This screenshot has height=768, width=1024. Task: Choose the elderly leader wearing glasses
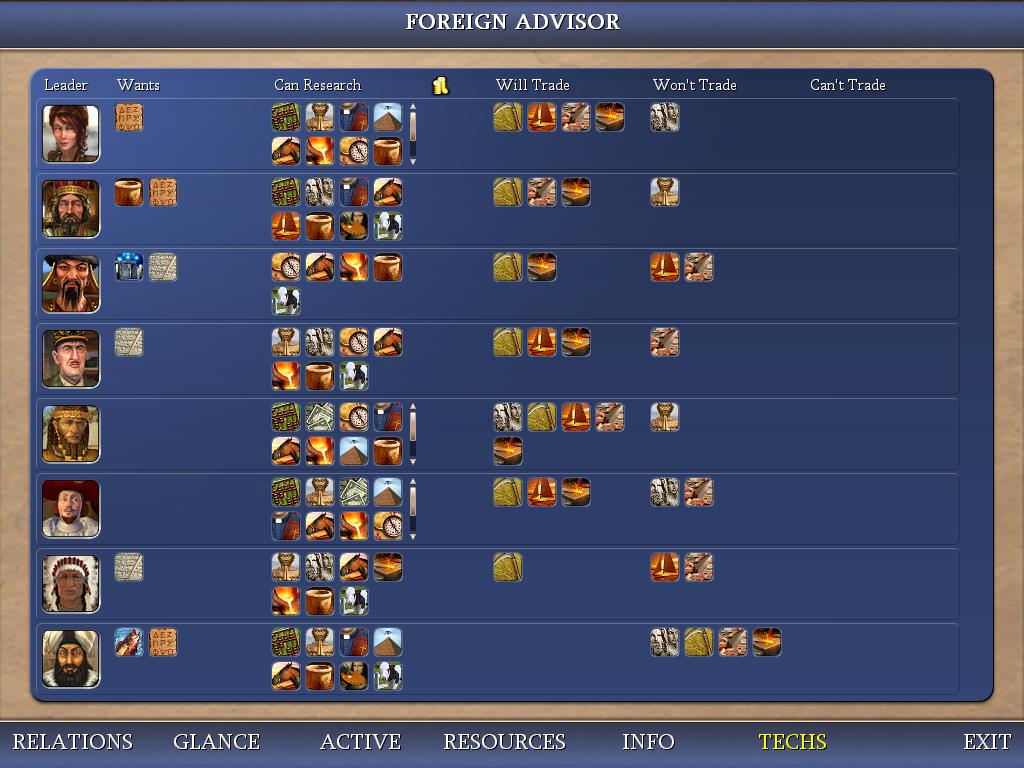coord(71,359)
